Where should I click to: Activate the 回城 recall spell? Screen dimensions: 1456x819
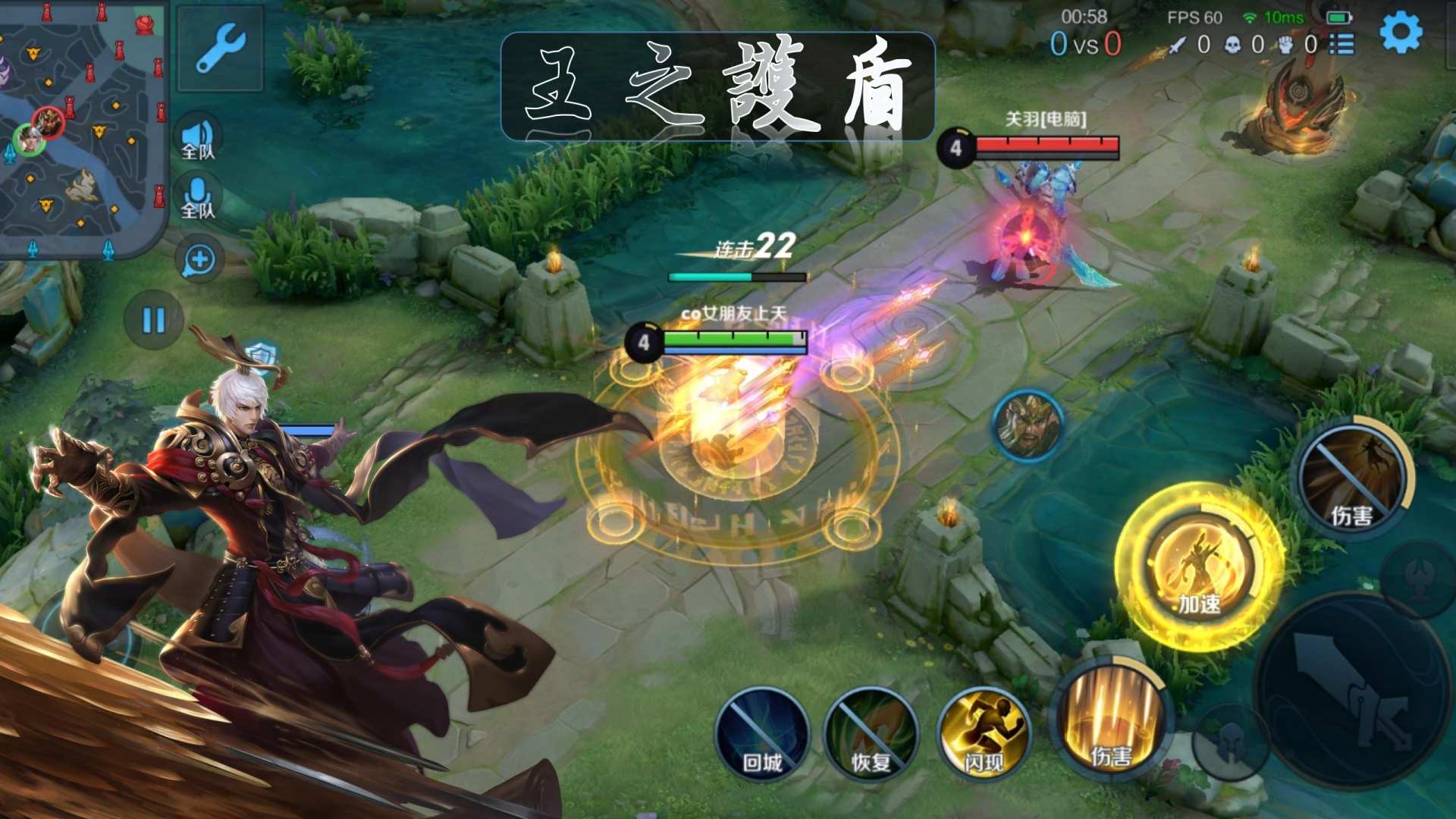(761, 734)
